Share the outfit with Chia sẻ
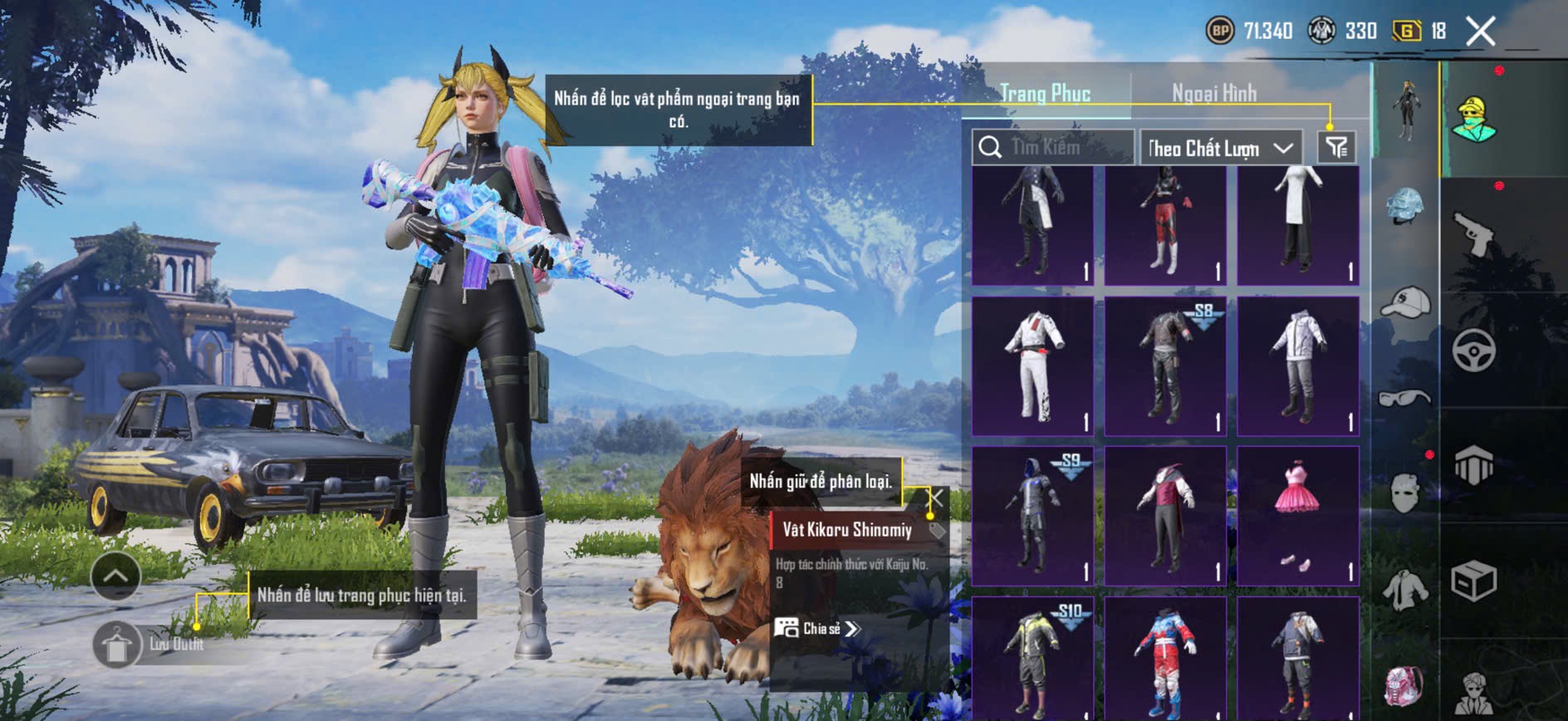The height and width of the screenshot is (721, 1568). pos(817,629)
